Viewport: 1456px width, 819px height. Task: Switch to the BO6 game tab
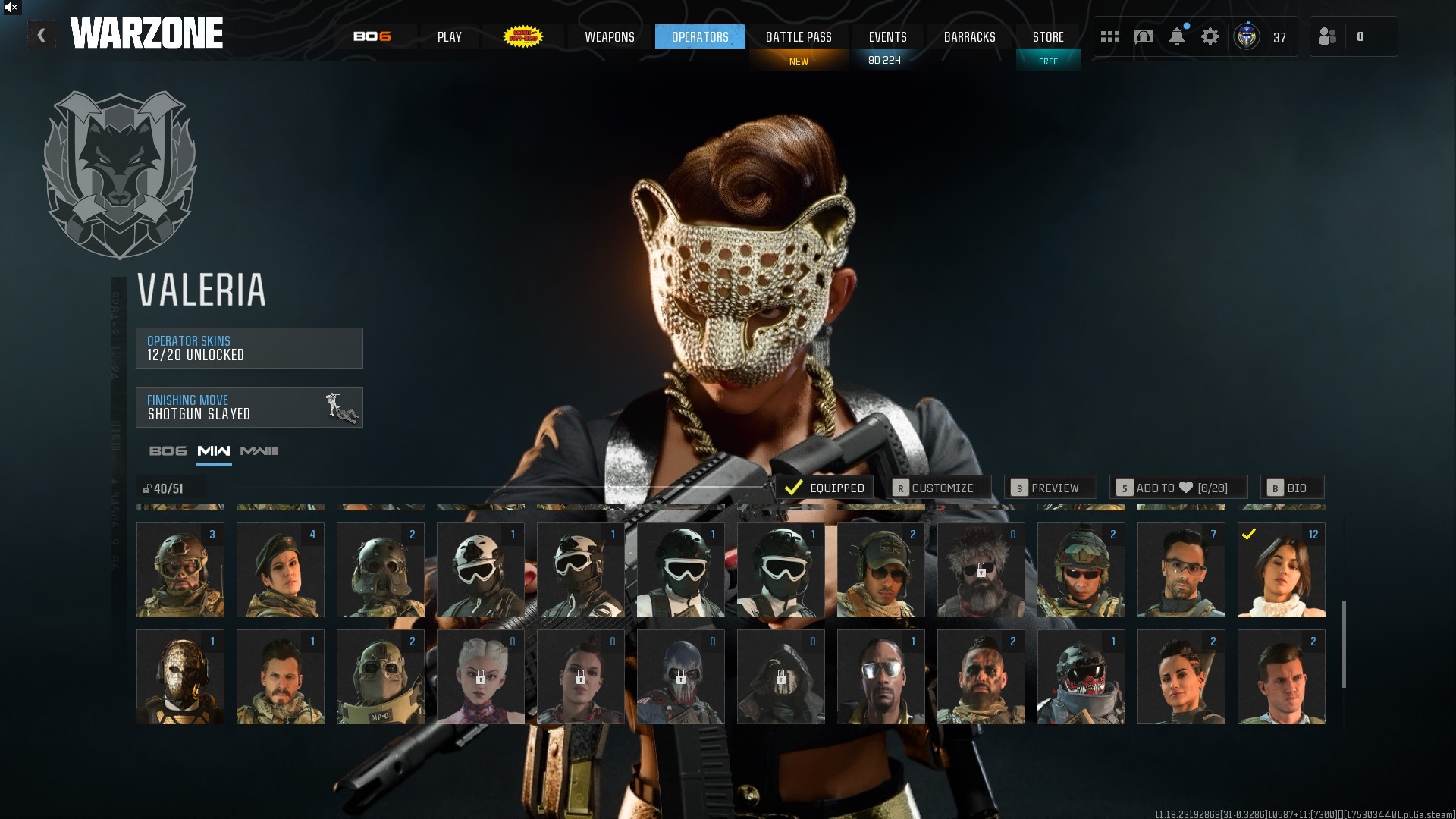point(372,36)
